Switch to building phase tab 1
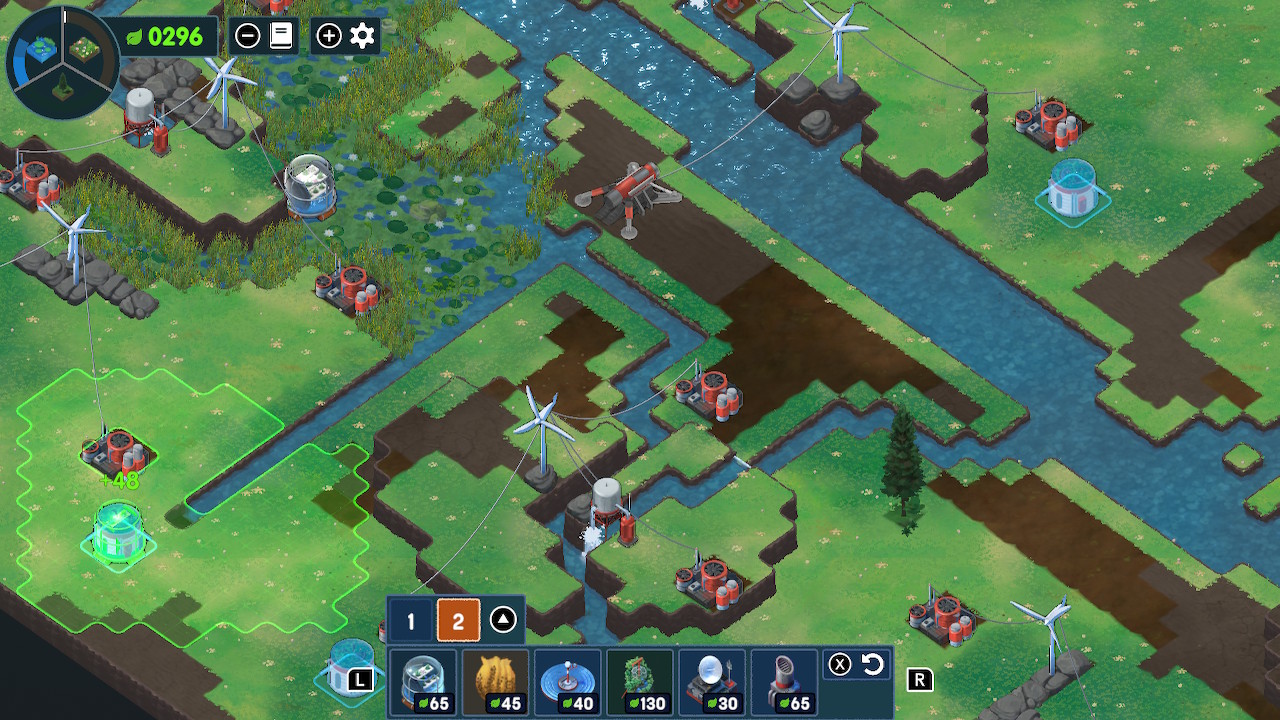 point(410,622)
